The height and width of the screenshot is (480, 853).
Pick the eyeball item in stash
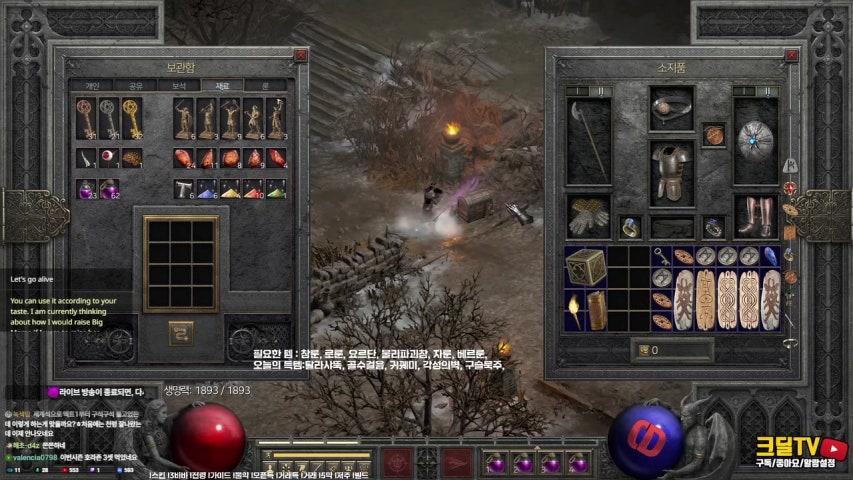tap(108, 158)
